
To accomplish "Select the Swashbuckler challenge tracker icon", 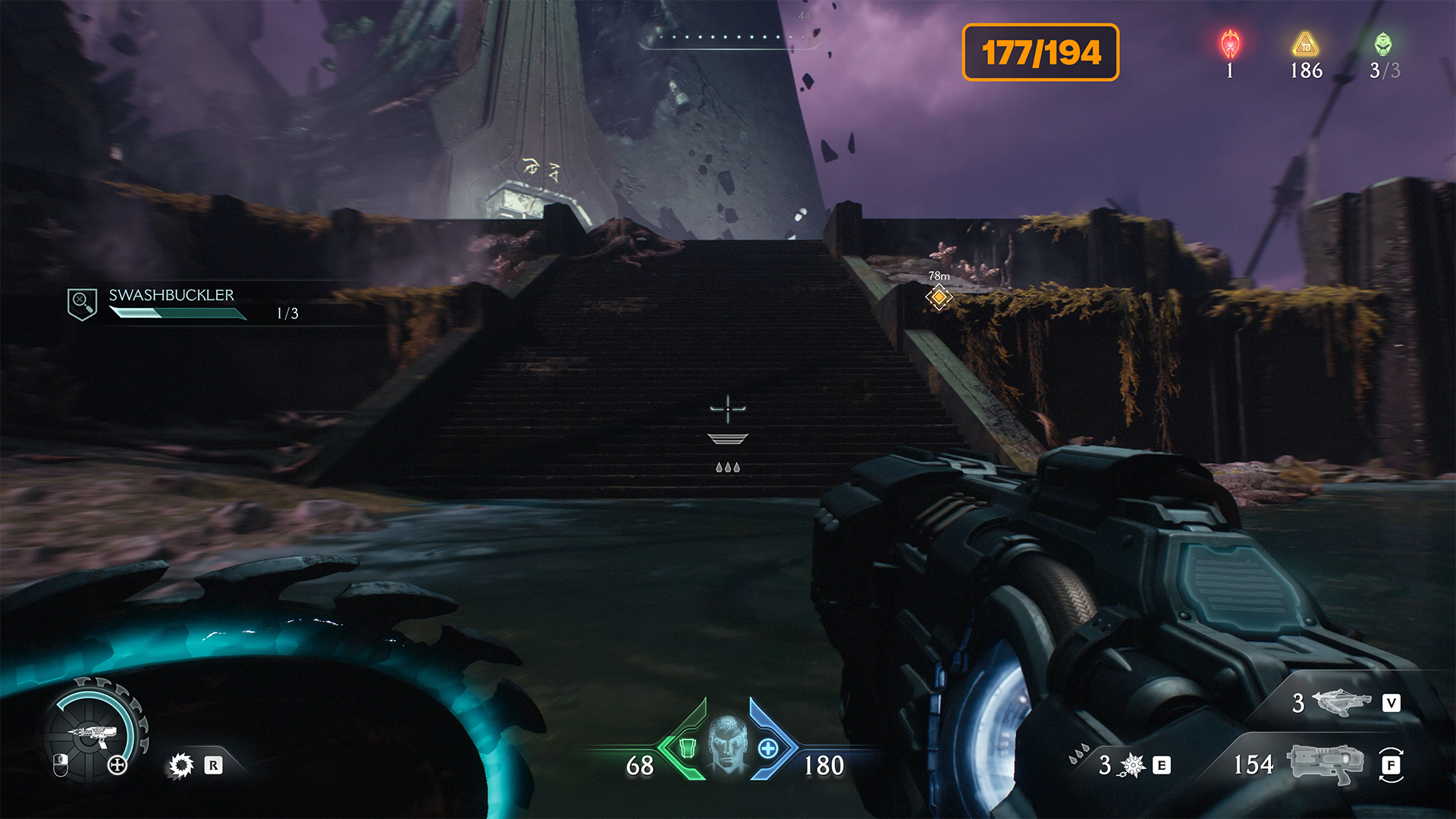I will tap(82, 304).
